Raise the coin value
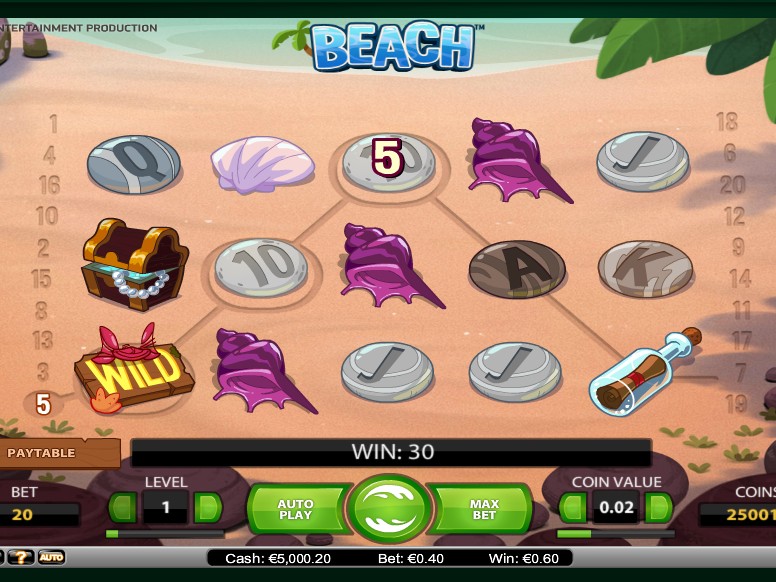The image size is (776, 582). [x=658, y=508]
